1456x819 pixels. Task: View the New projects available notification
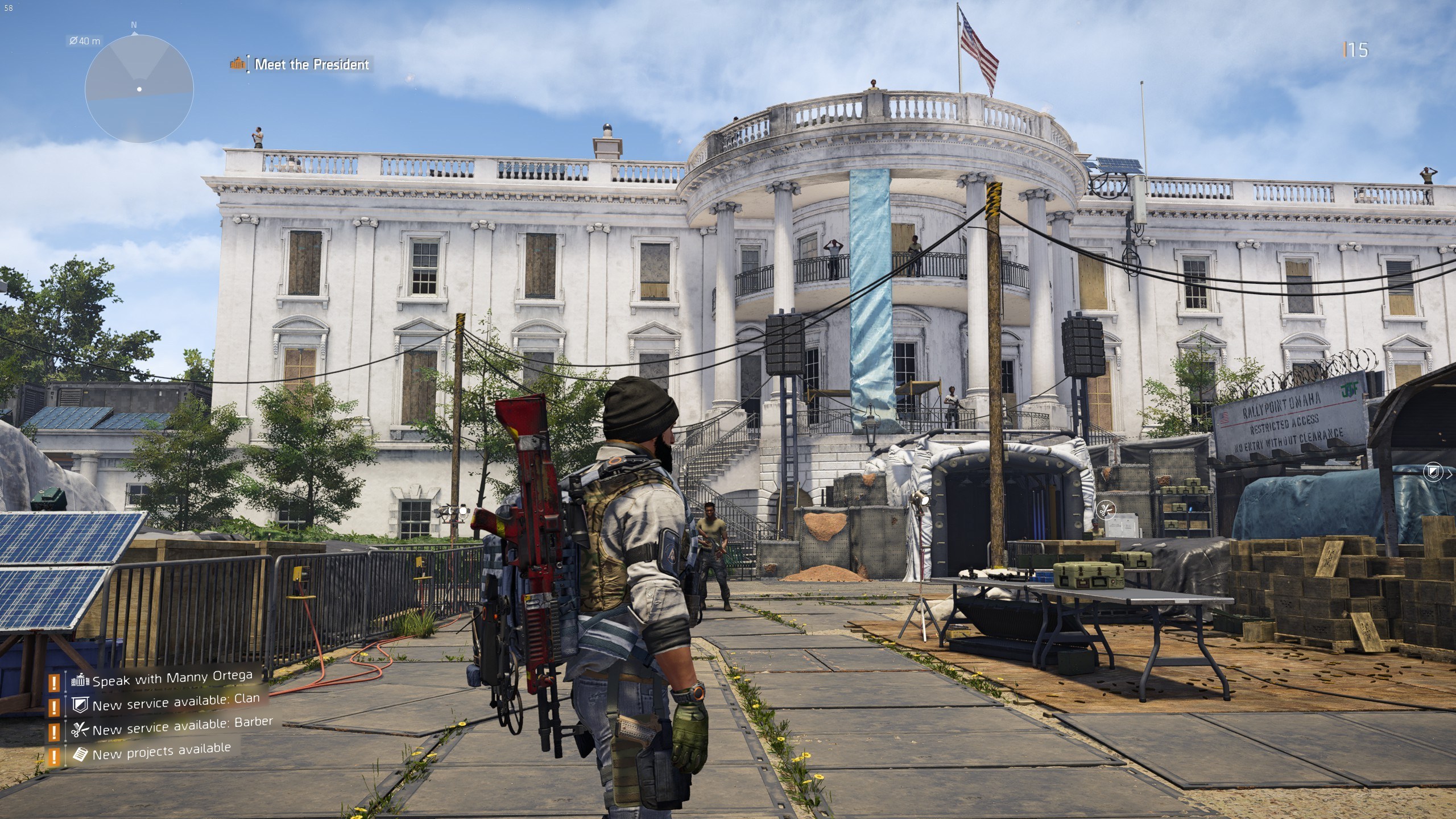coord(161,752)
